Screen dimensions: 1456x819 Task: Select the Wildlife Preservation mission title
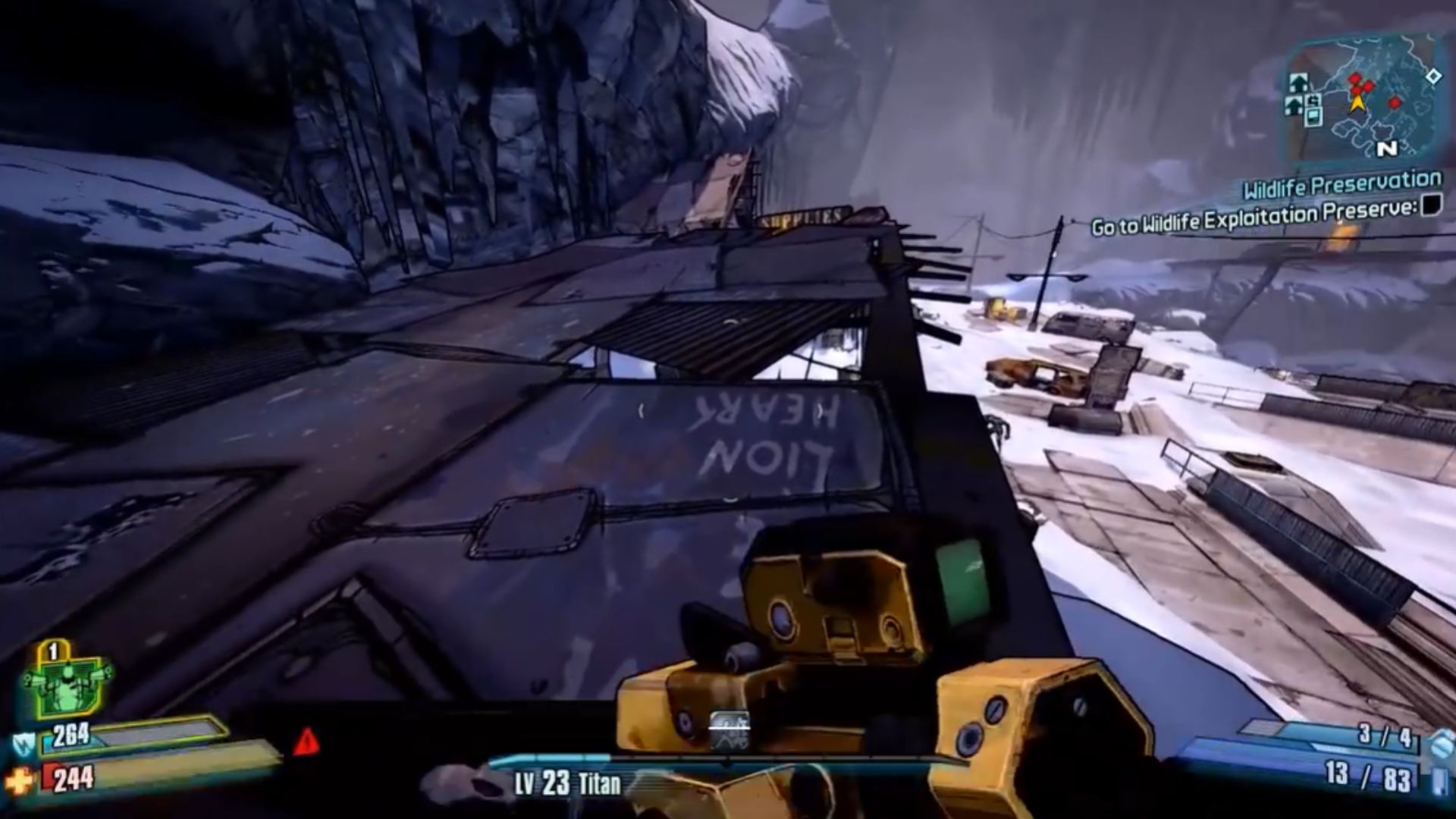(x=1342, y=184)
